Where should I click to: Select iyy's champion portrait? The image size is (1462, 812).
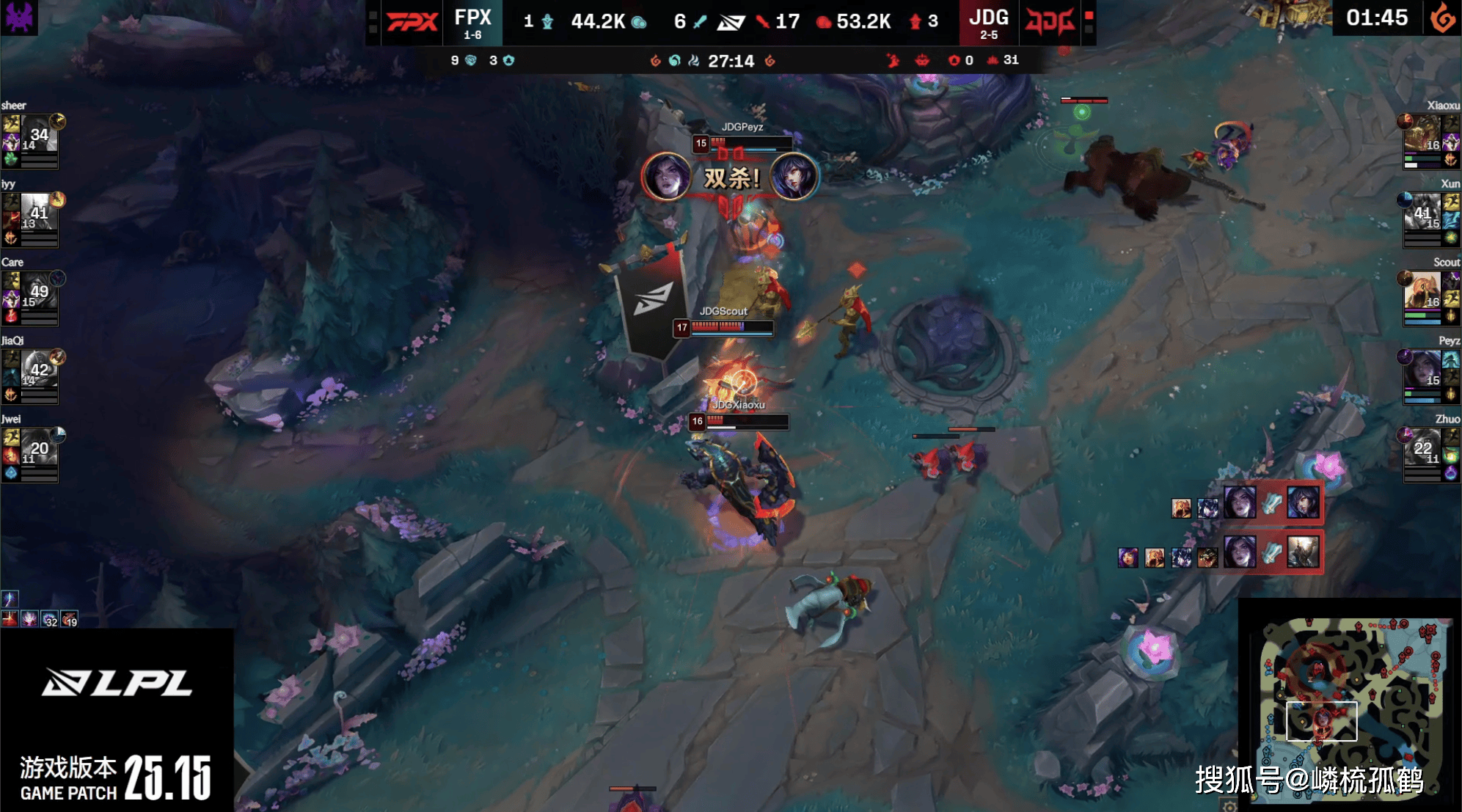[x=38, y=211]
